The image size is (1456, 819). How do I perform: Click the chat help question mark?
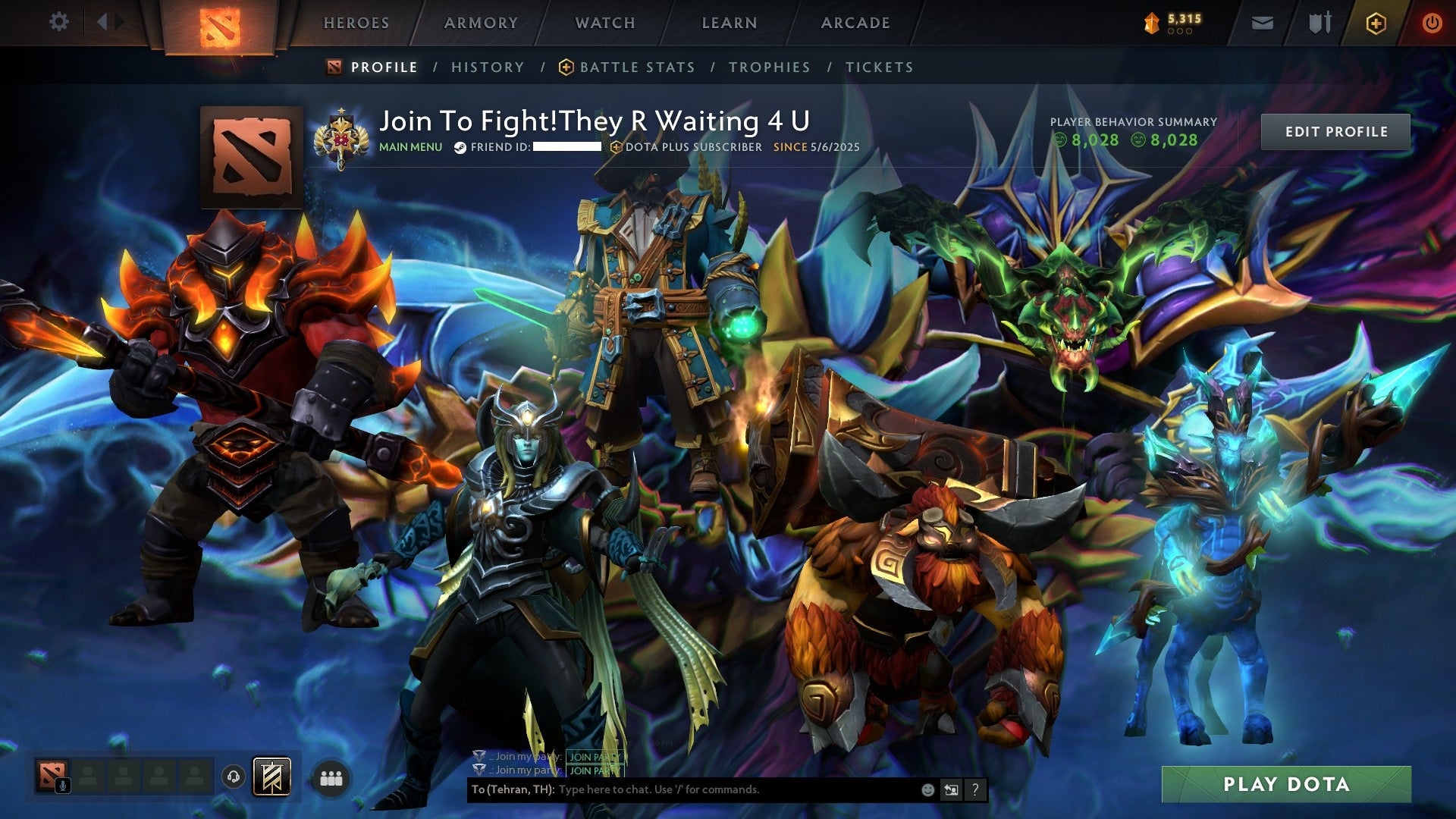coord(976,790)
